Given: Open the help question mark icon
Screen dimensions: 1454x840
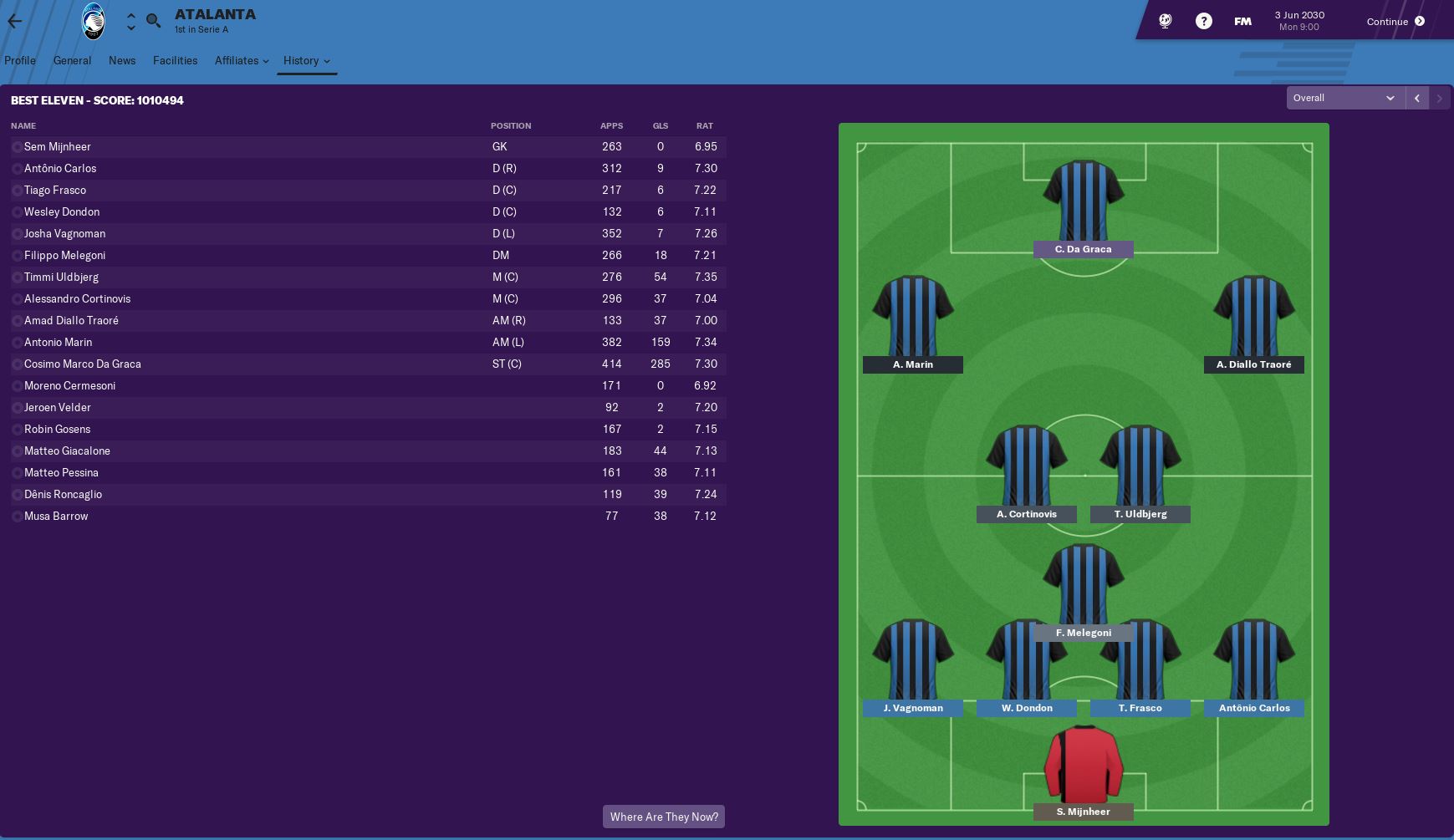Looking at the screenshot, I should [x=1204, y=20].
